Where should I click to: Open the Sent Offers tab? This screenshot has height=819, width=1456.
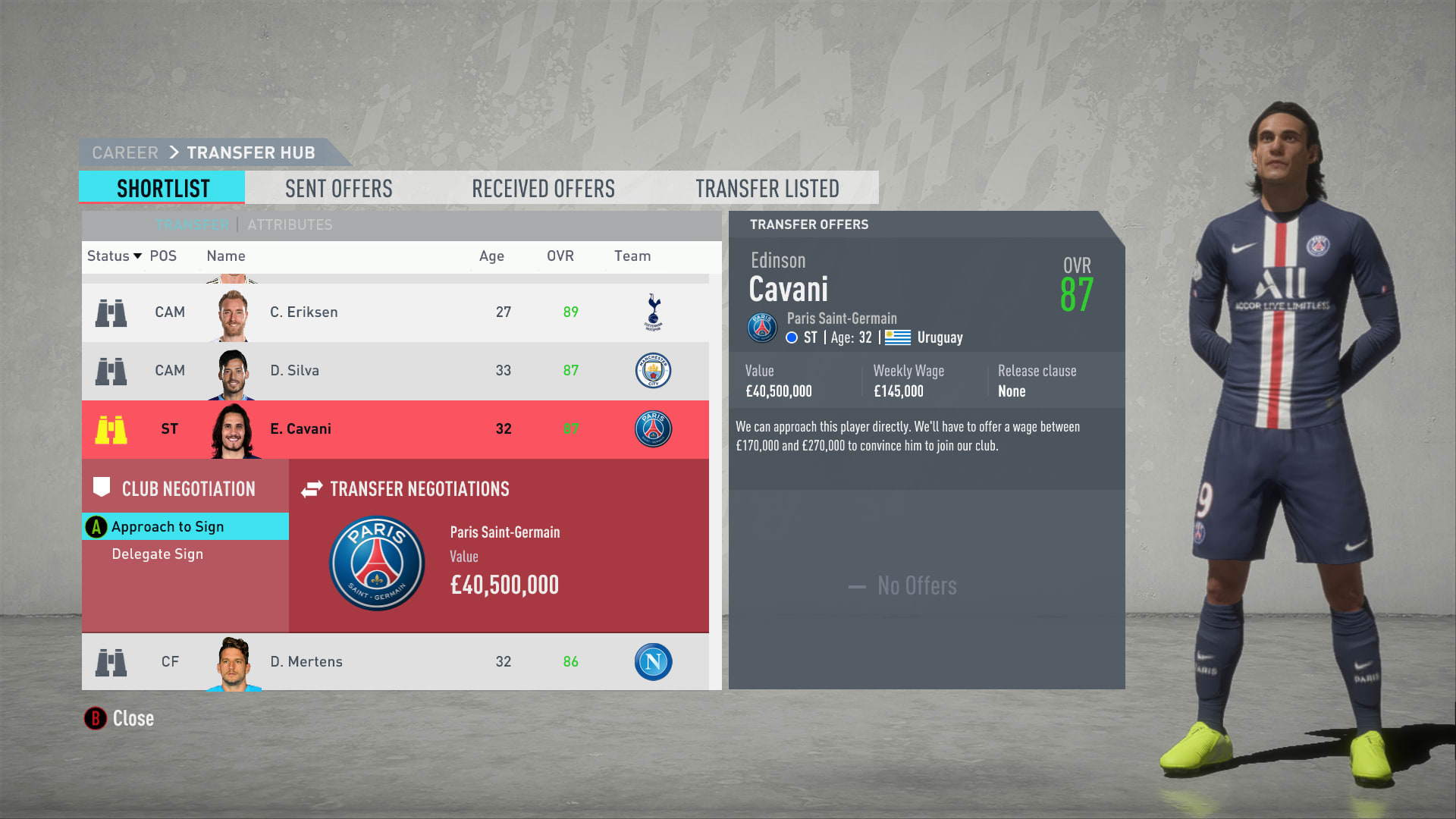point(338,188)
